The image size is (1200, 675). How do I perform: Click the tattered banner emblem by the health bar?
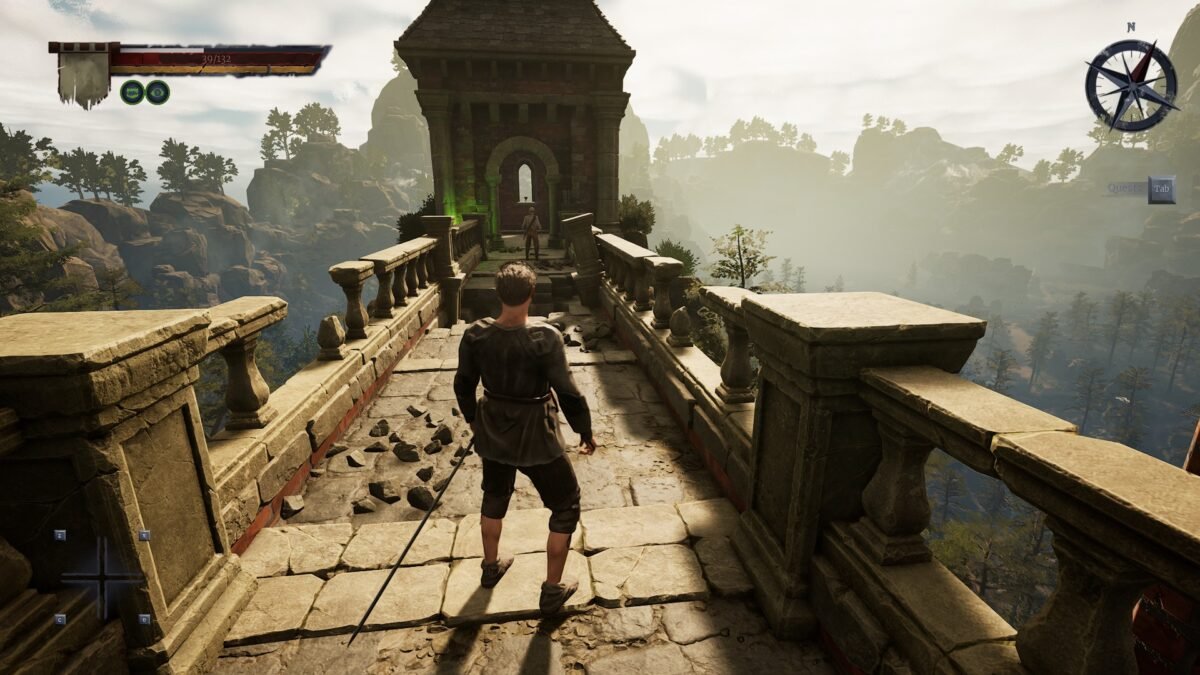click(83, 74)
